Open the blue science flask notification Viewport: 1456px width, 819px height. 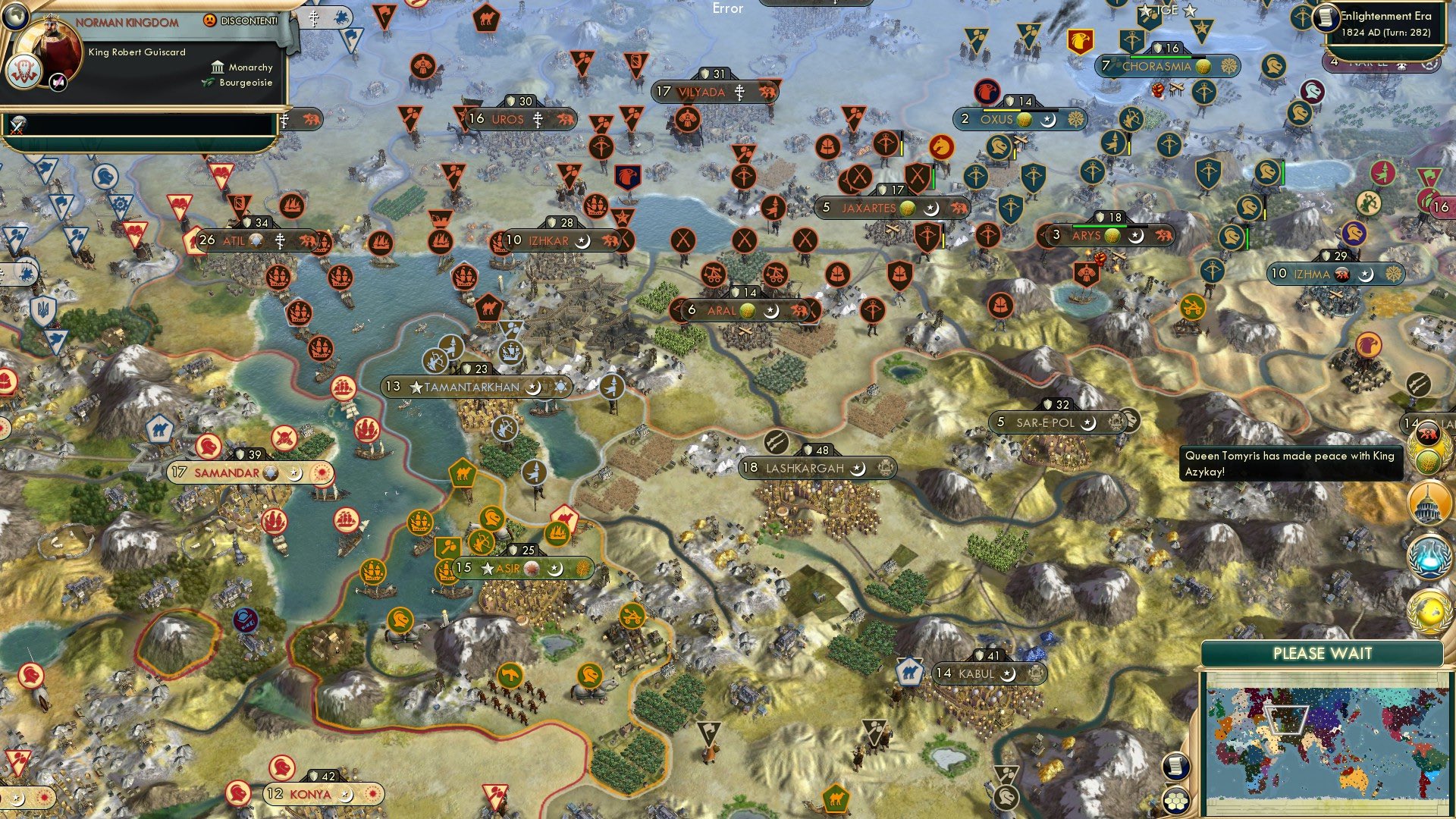click(x=1429, y=557)
